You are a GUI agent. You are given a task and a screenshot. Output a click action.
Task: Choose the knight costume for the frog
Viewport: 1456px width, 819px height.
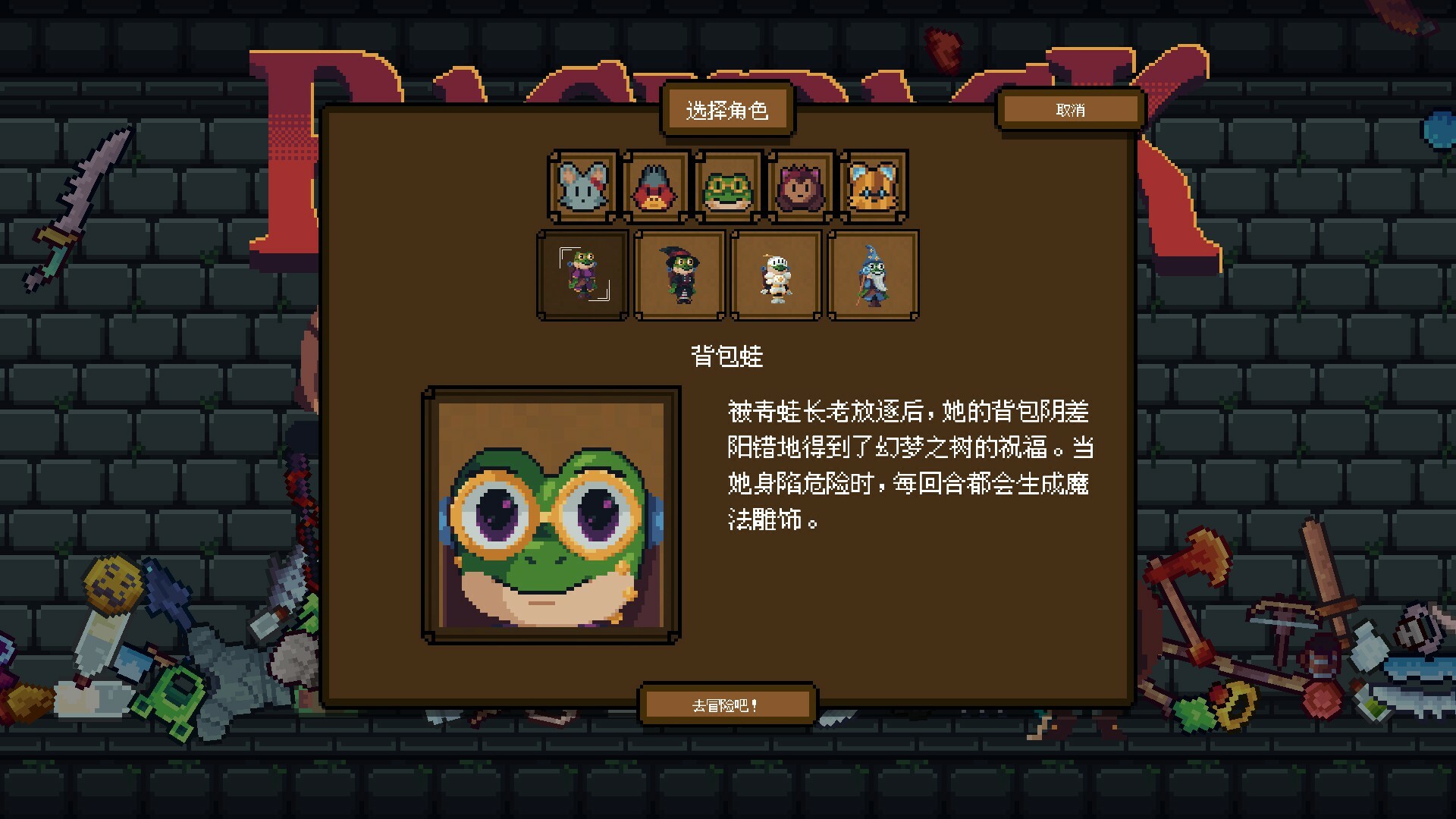point(776,275)
